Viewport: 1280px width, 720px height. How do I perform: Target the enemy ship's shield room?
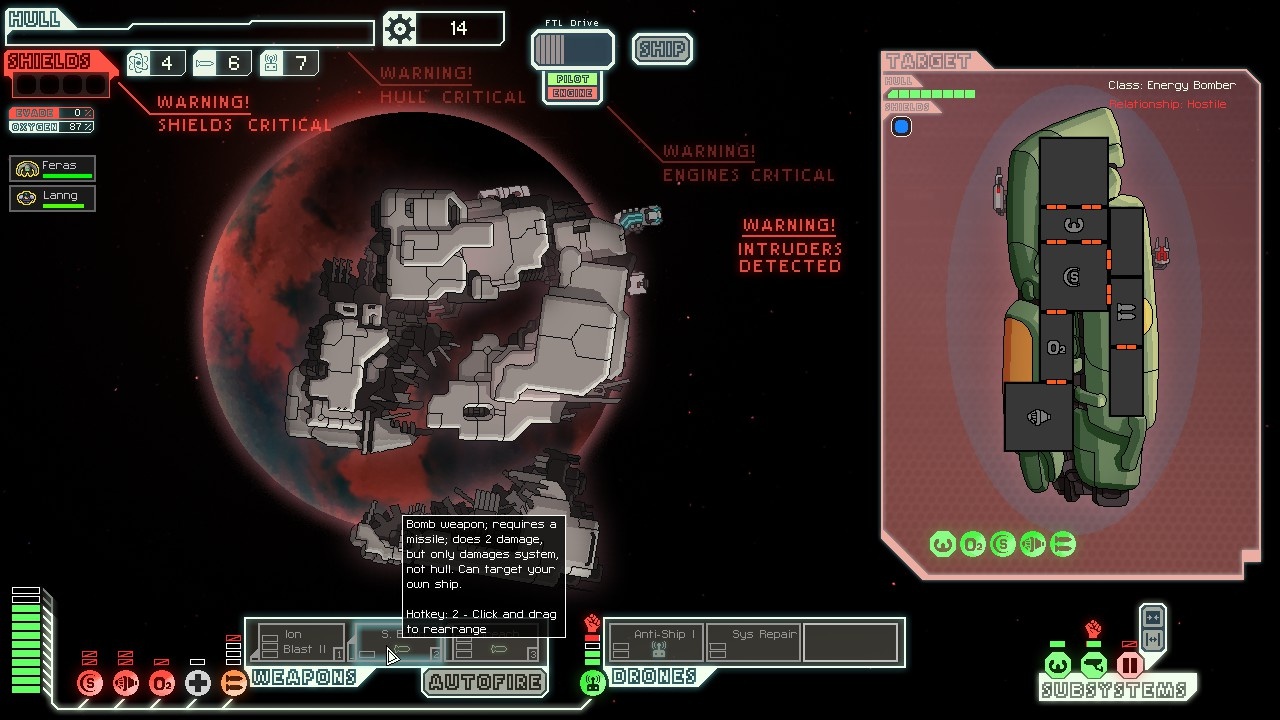point(1073,277)
